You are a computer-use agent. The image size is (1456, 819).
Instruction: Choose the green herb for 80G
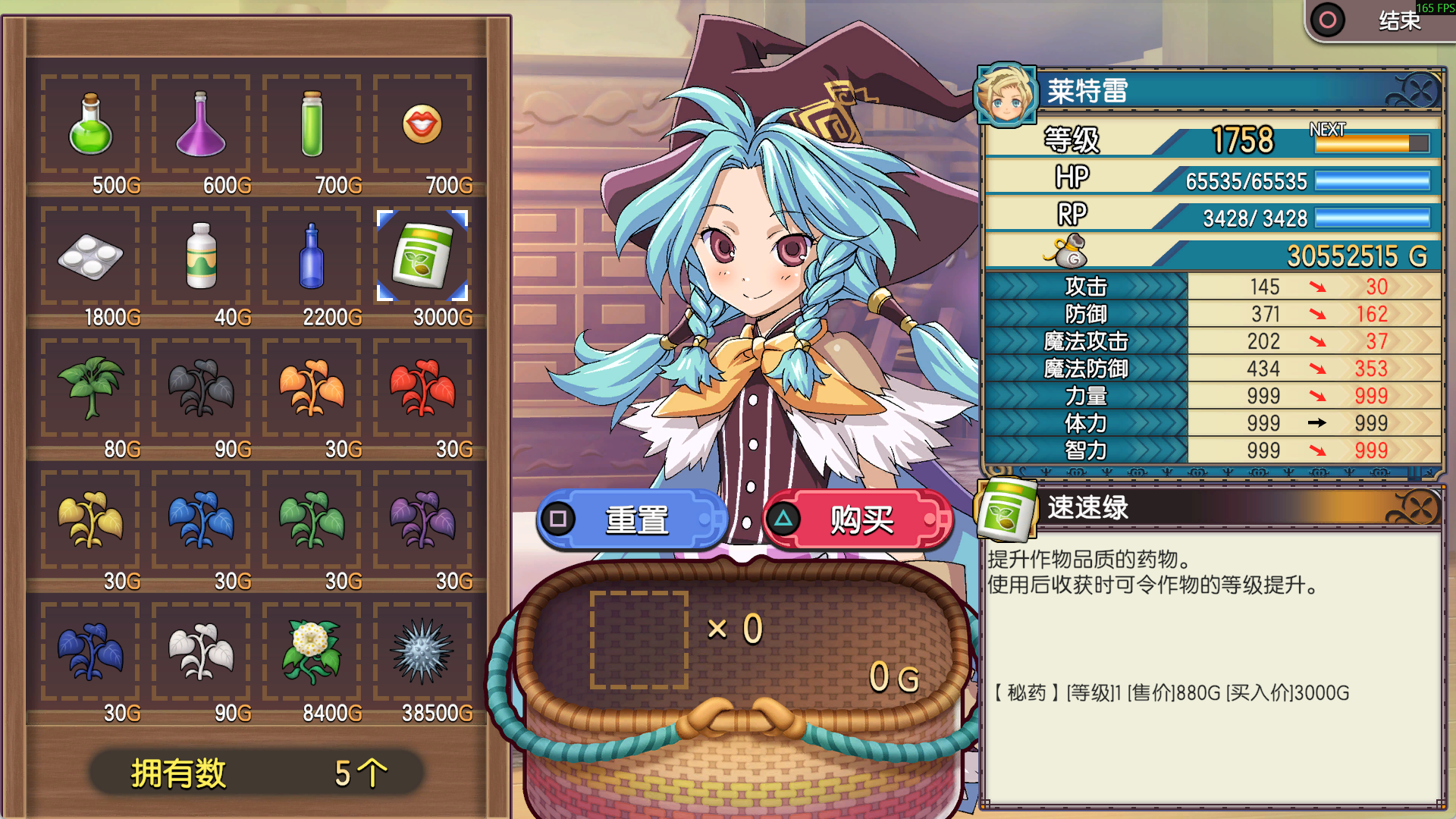point(90,389)
